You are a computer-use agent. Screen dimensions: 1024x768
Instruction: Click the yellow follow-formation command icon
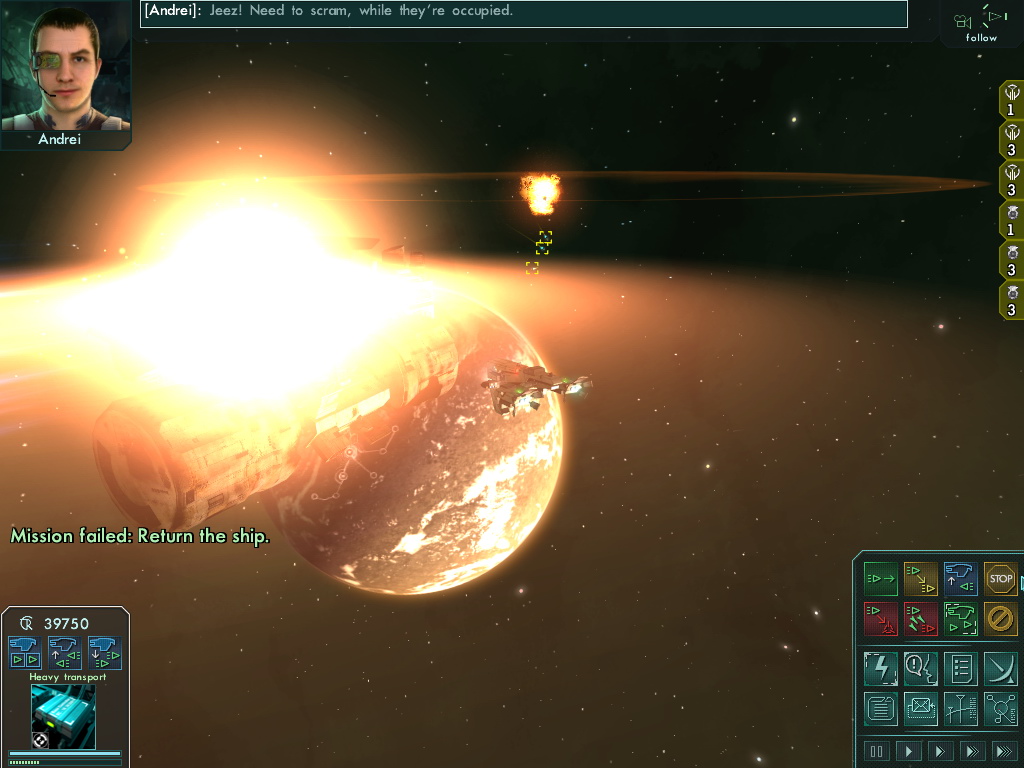[x=921, y=578]
